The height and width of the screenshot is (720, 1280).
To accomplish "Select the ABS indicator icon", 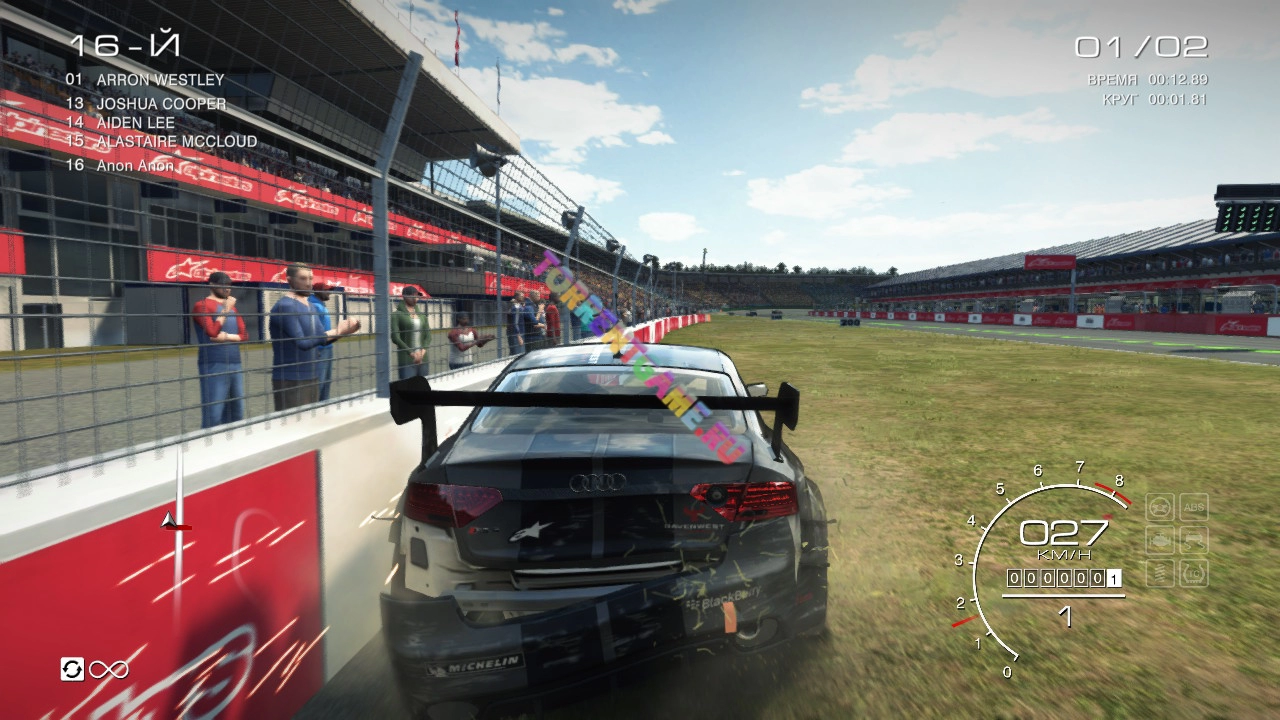I will (1193, 507).
